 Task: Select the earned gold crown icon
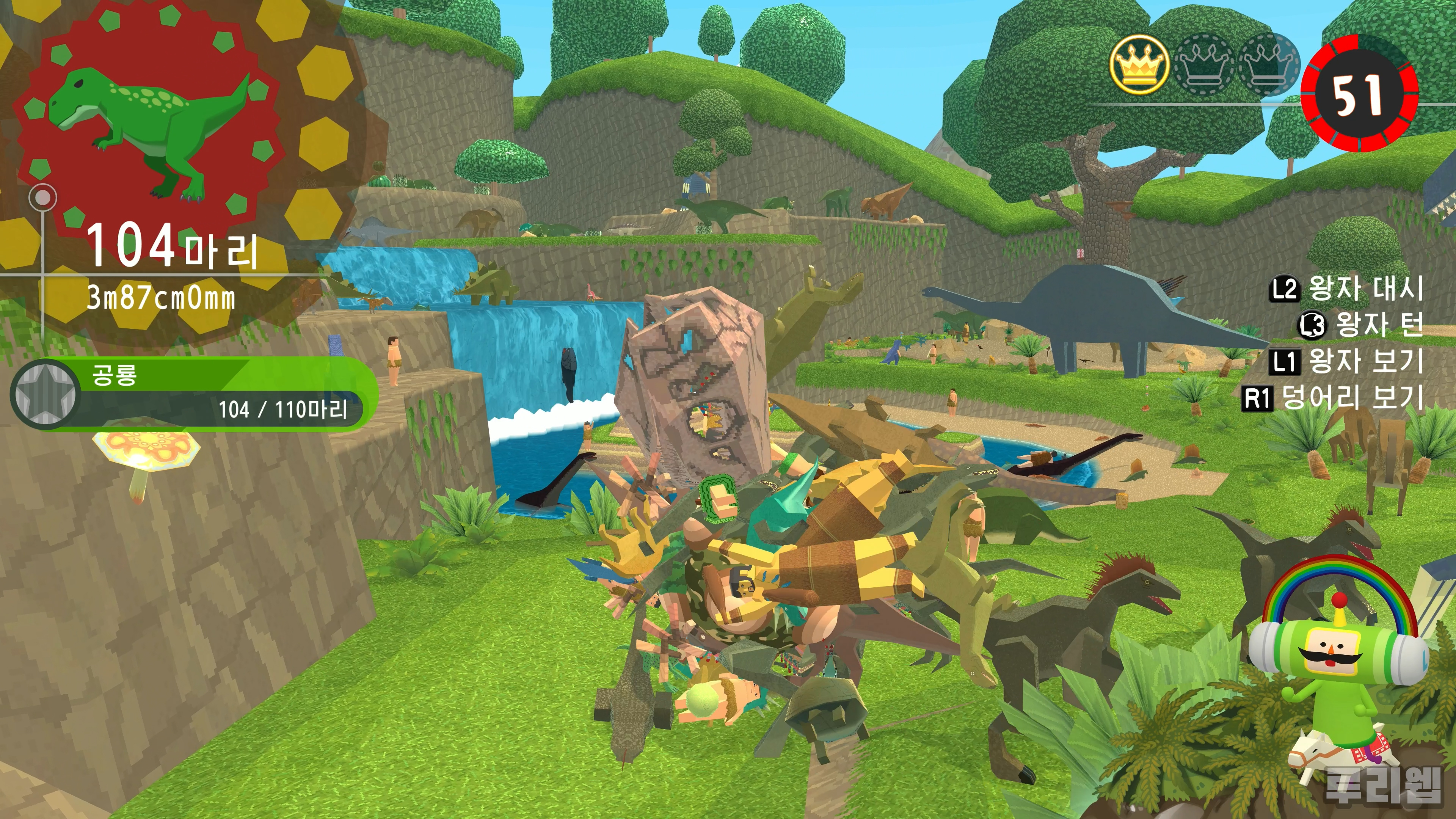pyautogui.click(x=1138, y=64)
